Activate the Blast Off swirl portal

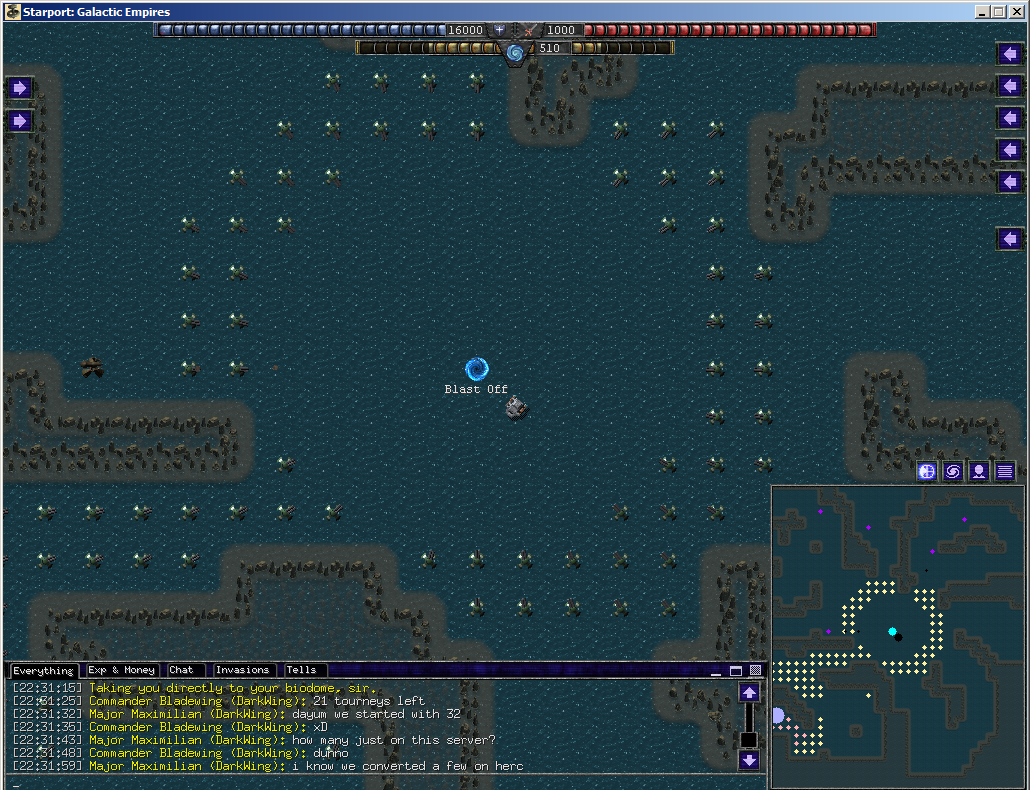(x=477, y=370)
